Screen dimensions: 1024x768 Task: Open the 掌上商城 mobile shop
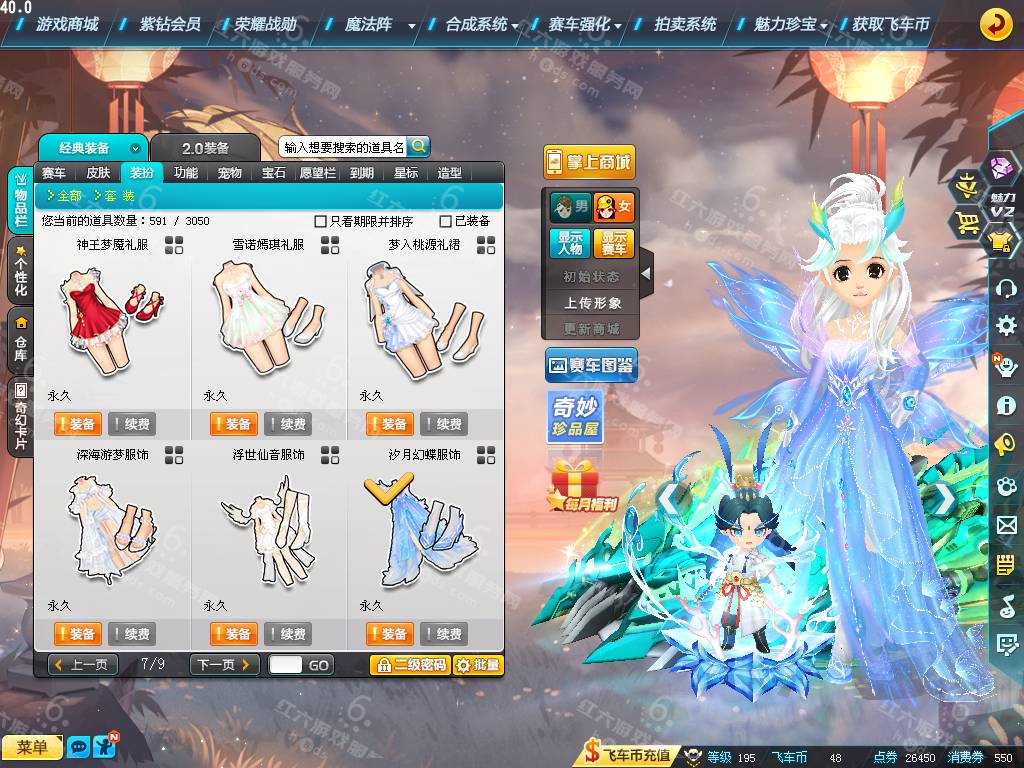pos(589,162)
